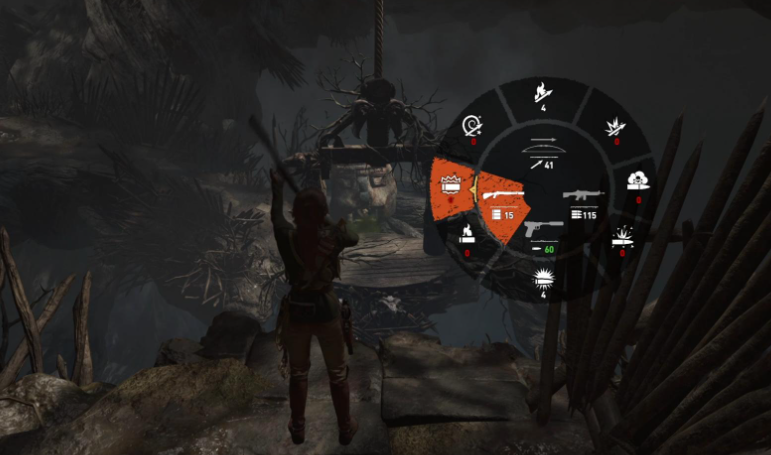Choose the glowing pistol bullet ammo
This screenshot has width=771, height=455.
(545, 277)
